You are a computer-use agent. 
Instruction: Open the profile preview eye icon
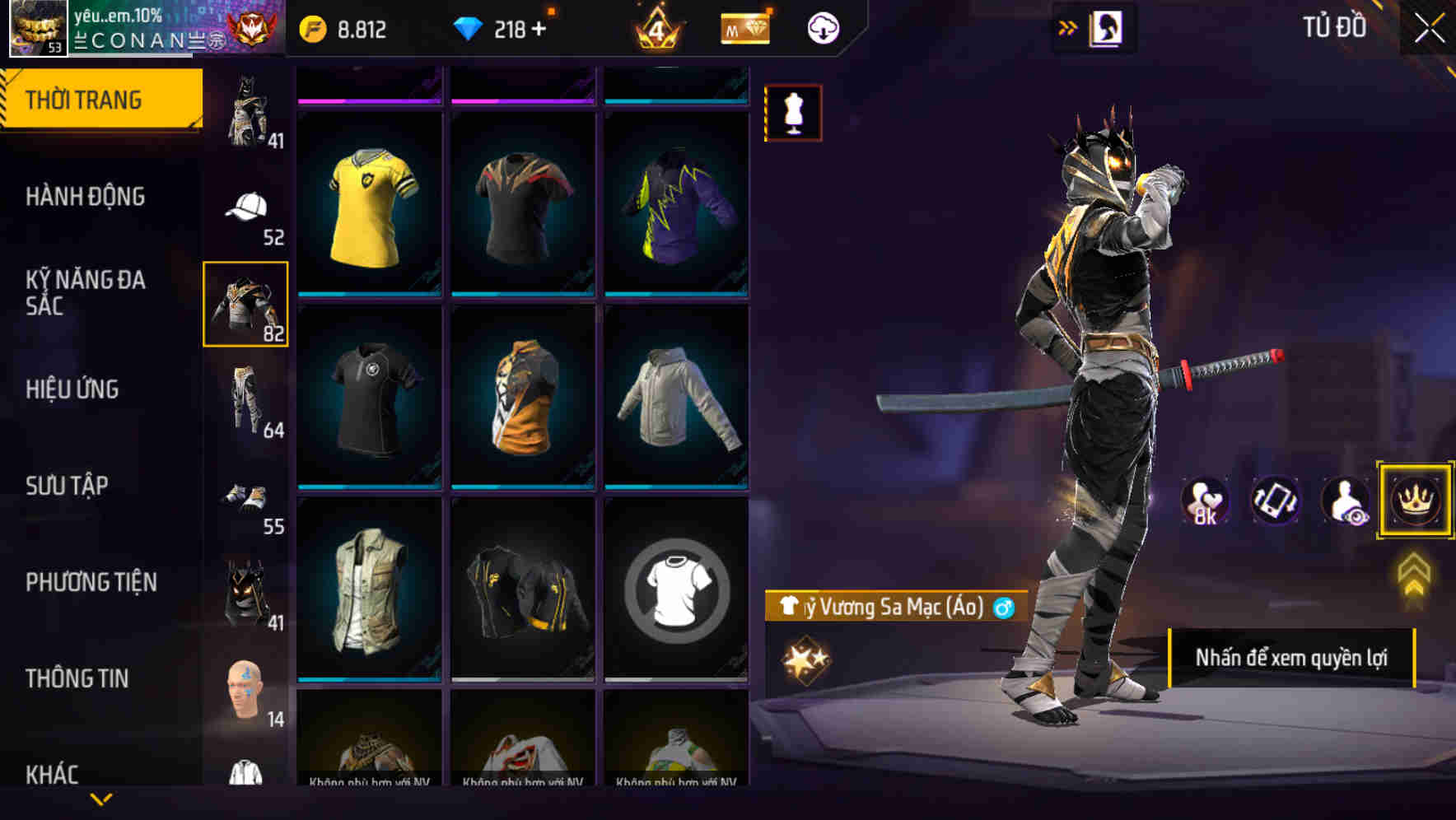(x=1344, y=501)
